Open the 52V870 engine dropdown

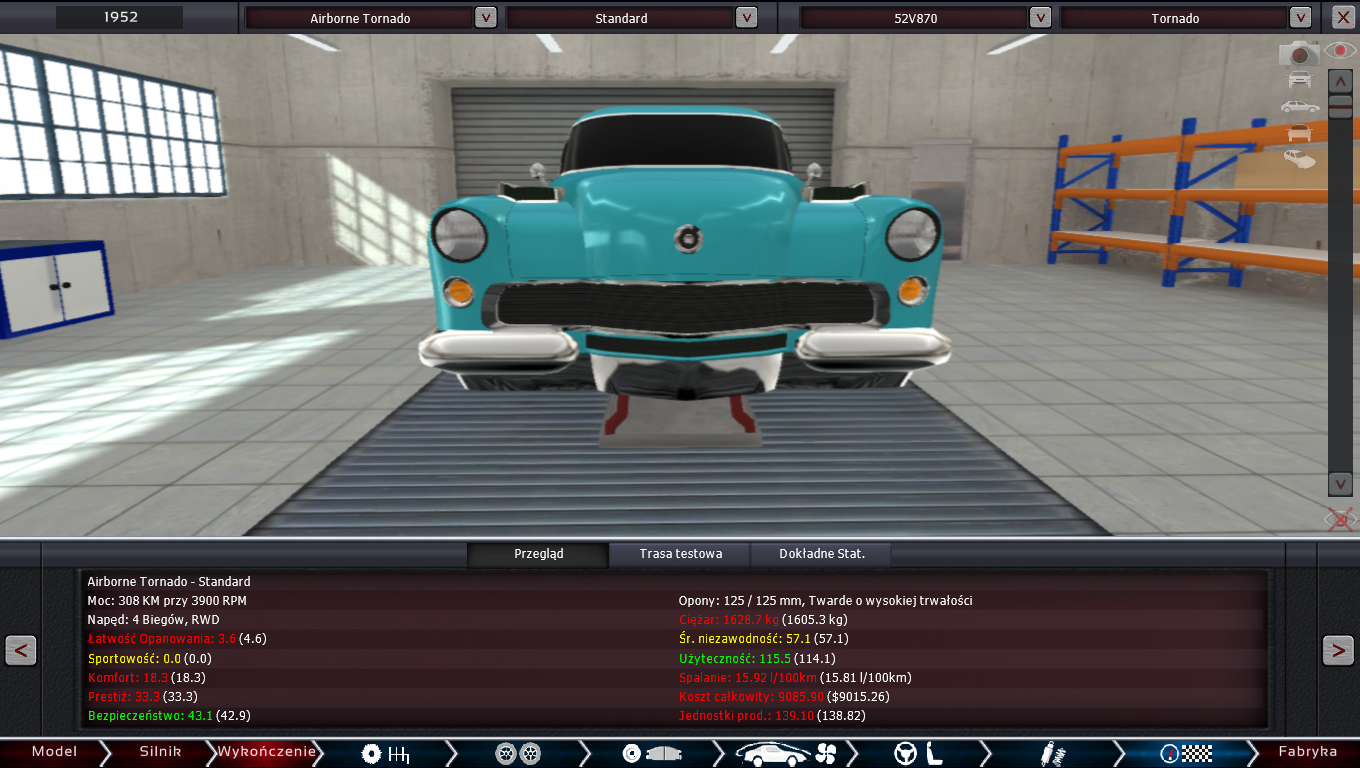click(1040, 18)
